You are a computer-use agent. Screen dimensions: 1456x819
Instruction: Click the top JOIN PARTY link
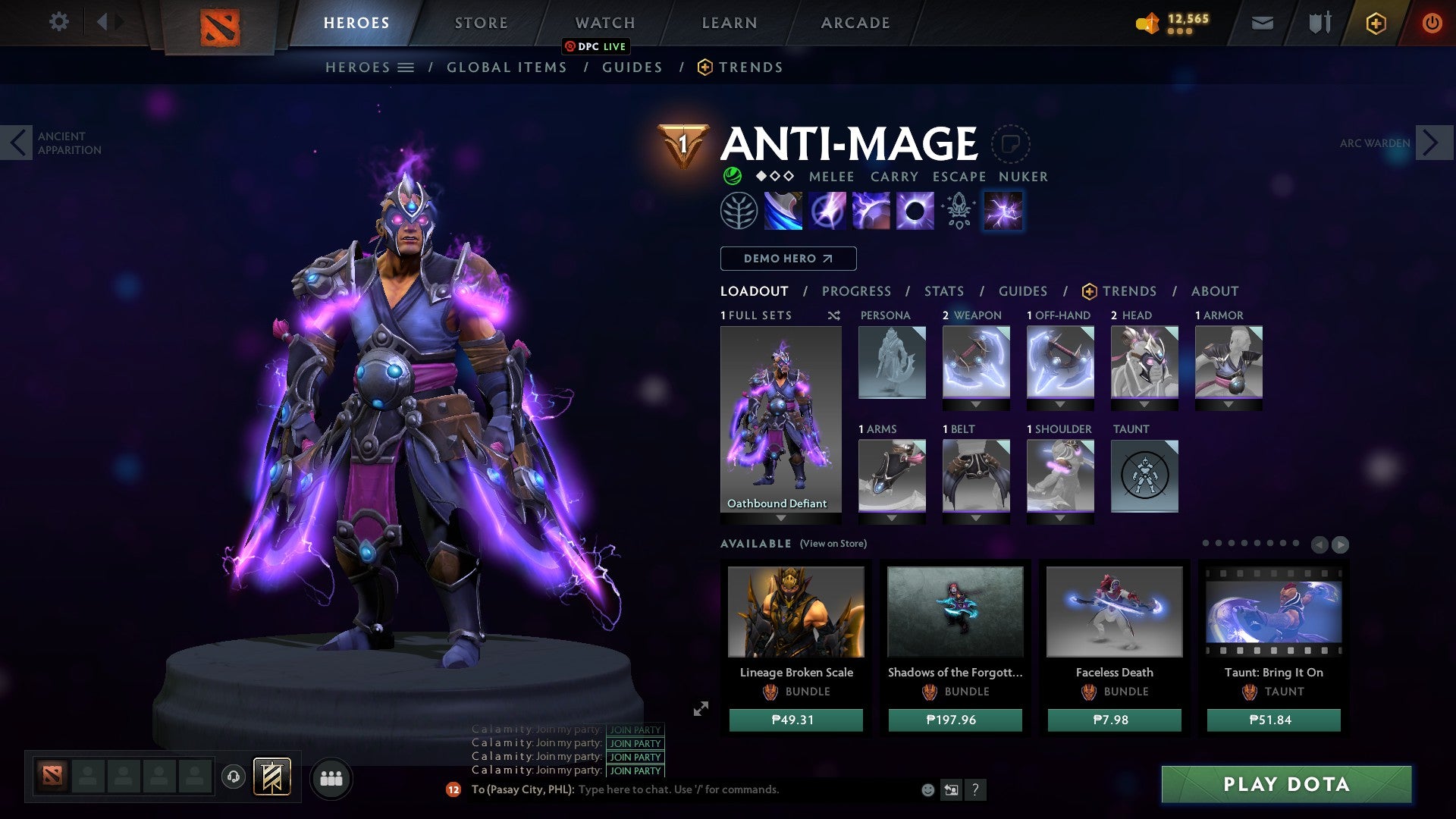coord(635,730)
